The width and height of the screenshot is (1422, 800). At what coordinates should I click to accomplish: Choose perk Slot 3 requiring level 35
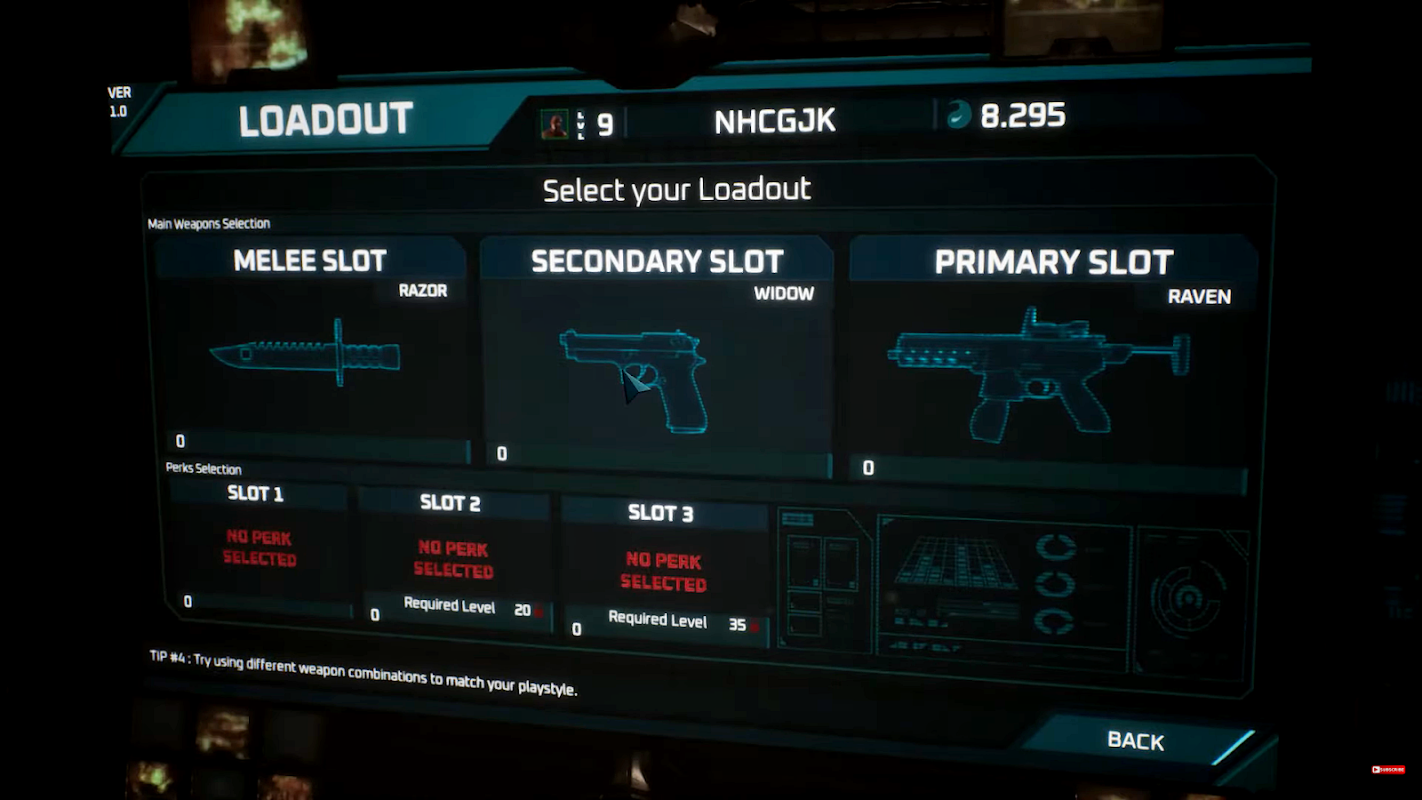662,572
